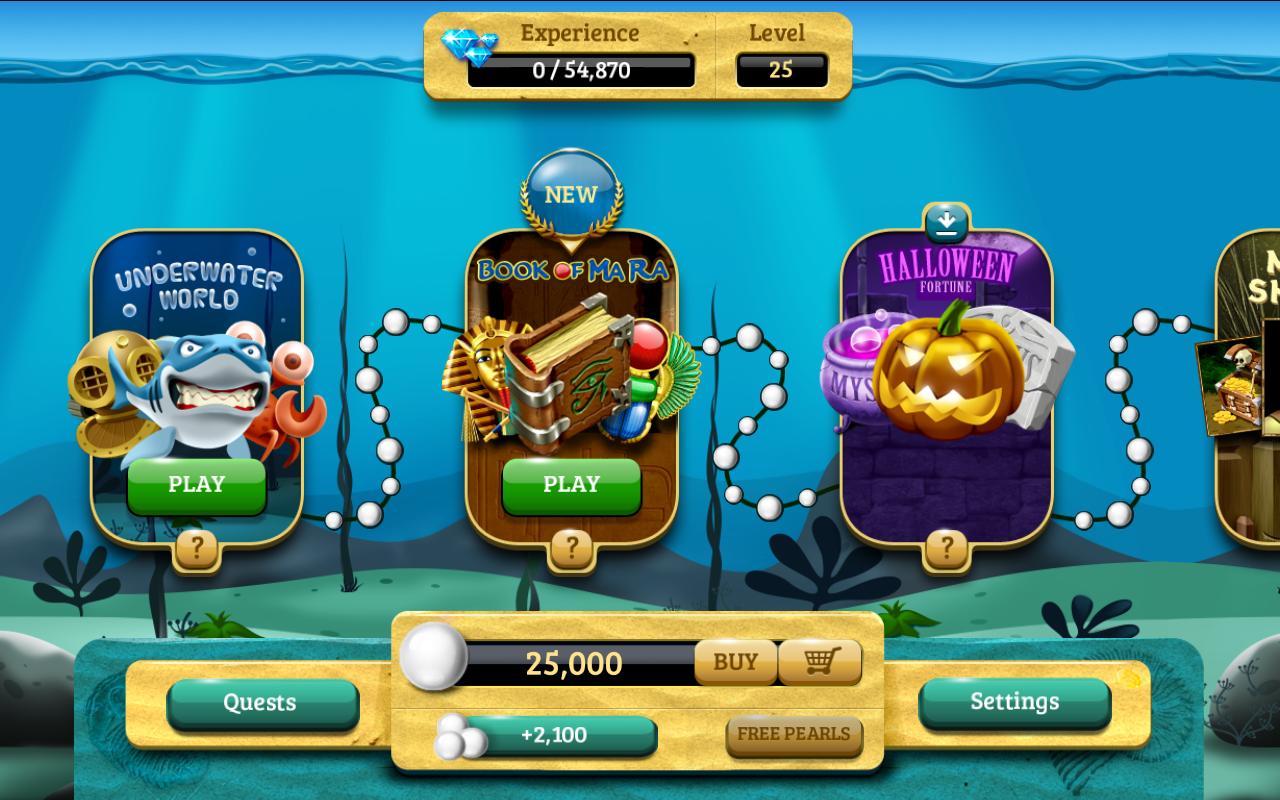The image size is (1280, 800).
Task: Click the 25,000 pearl balance field
Action: 580,662
